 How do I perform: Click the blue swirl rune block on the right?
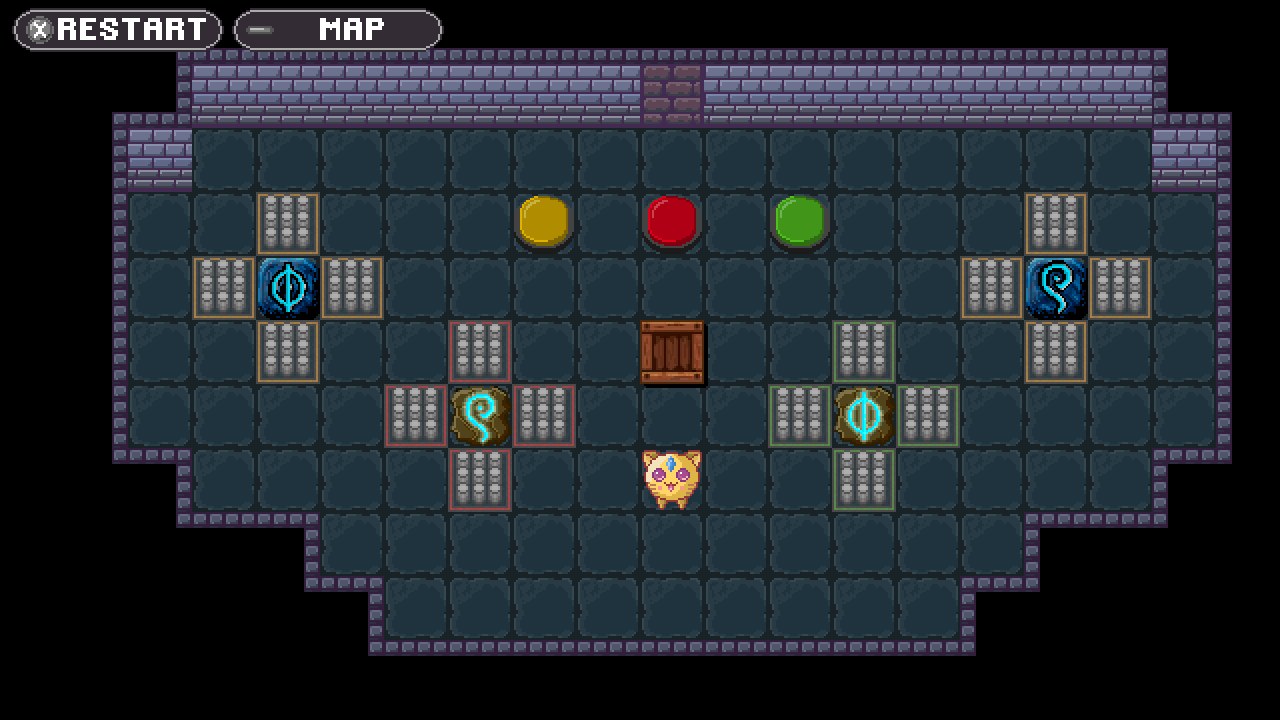click(1057, 288)
